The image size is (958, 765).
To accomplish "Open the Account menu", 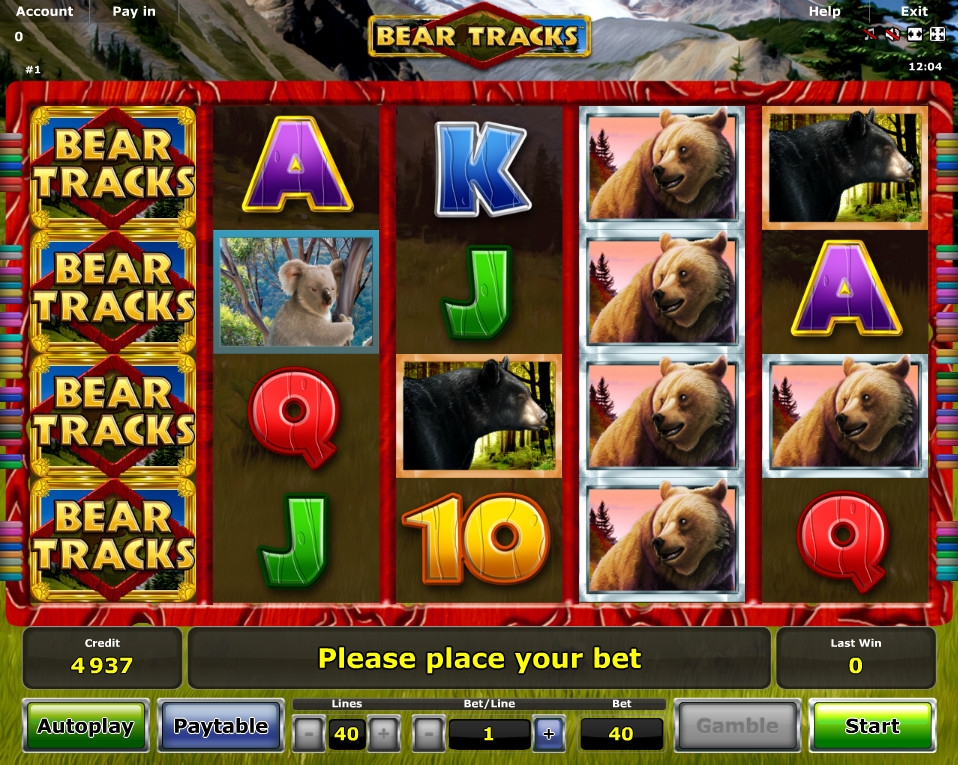I will (44, 11).
